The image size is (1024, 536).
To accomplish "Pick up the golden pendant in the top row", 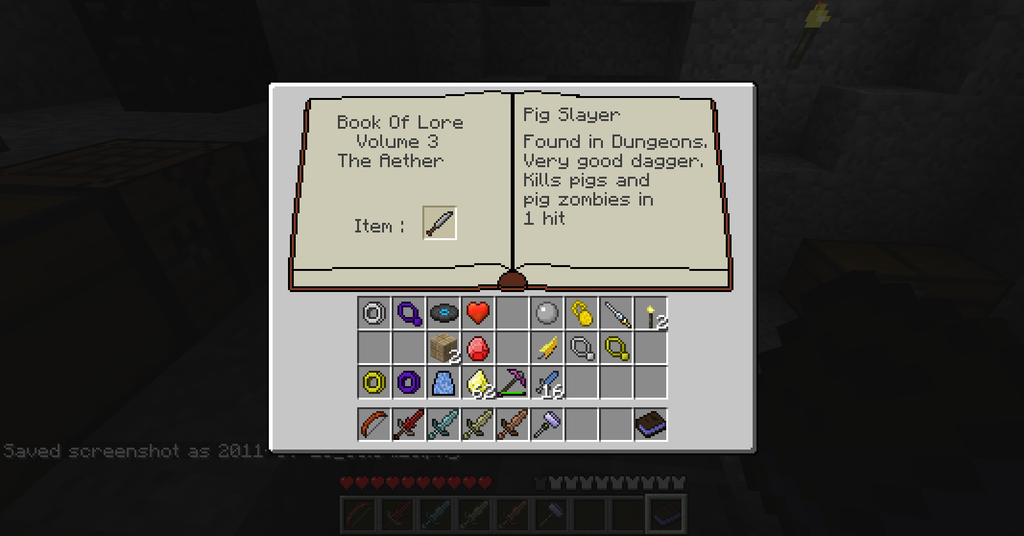I will point(581,314).
